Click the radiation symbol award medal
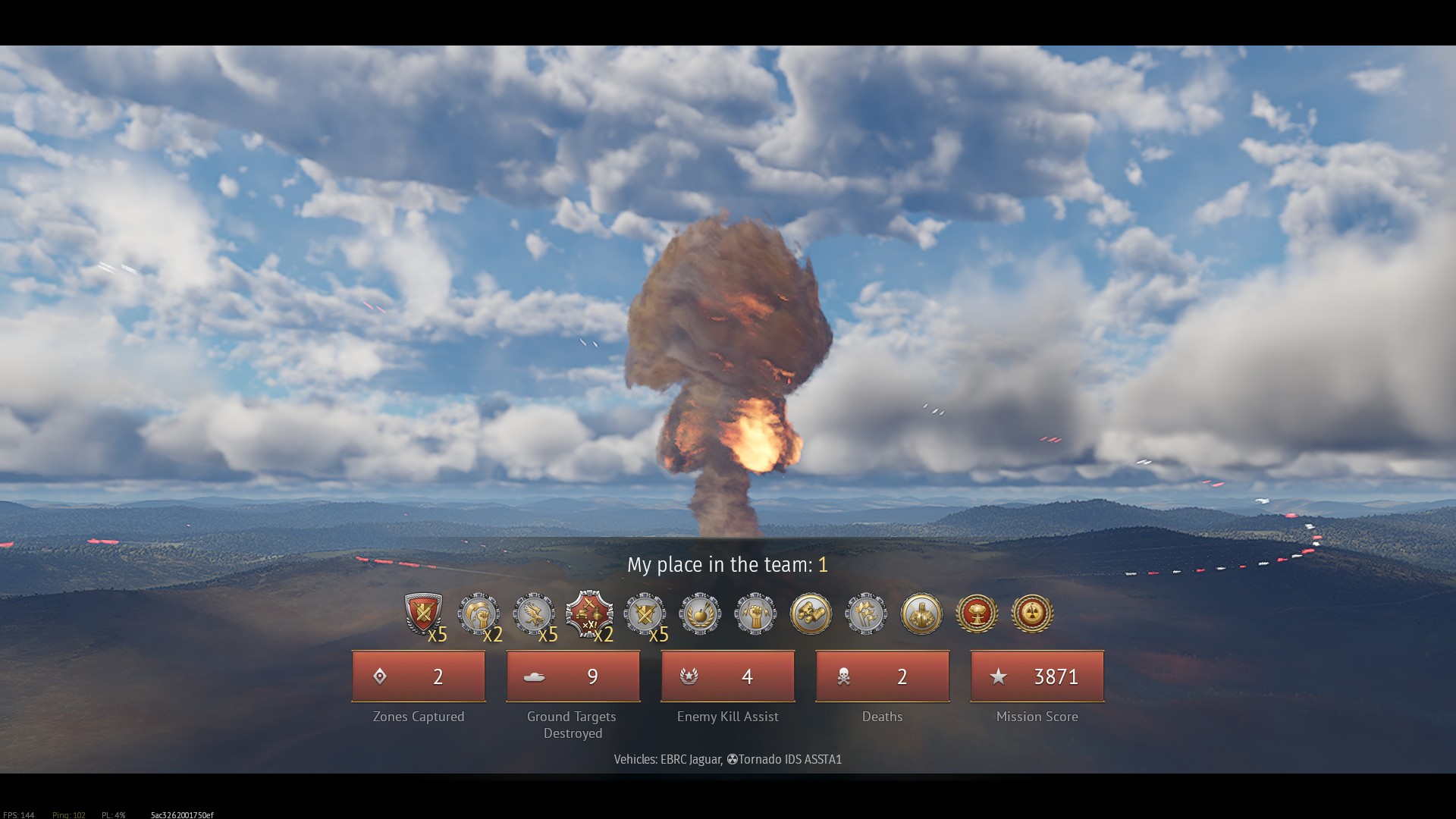The height and width of the screenshot is (819, 1456). point(1032,613)
